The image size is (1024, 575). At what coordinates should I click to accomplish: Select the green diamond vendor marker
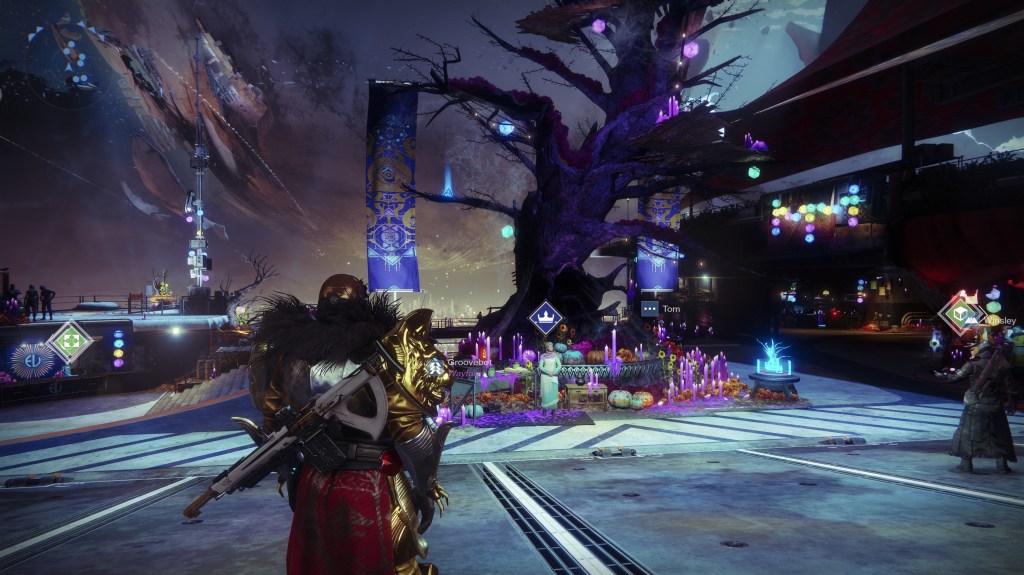tap(69, 342)
